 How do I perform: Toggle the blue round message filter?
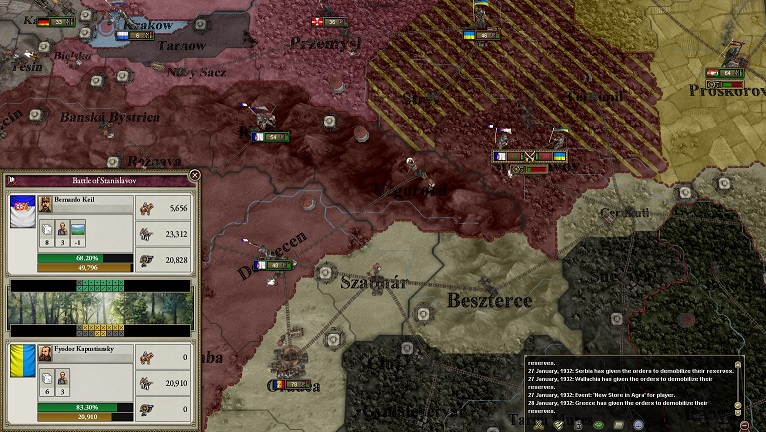[x=637, y=424]
